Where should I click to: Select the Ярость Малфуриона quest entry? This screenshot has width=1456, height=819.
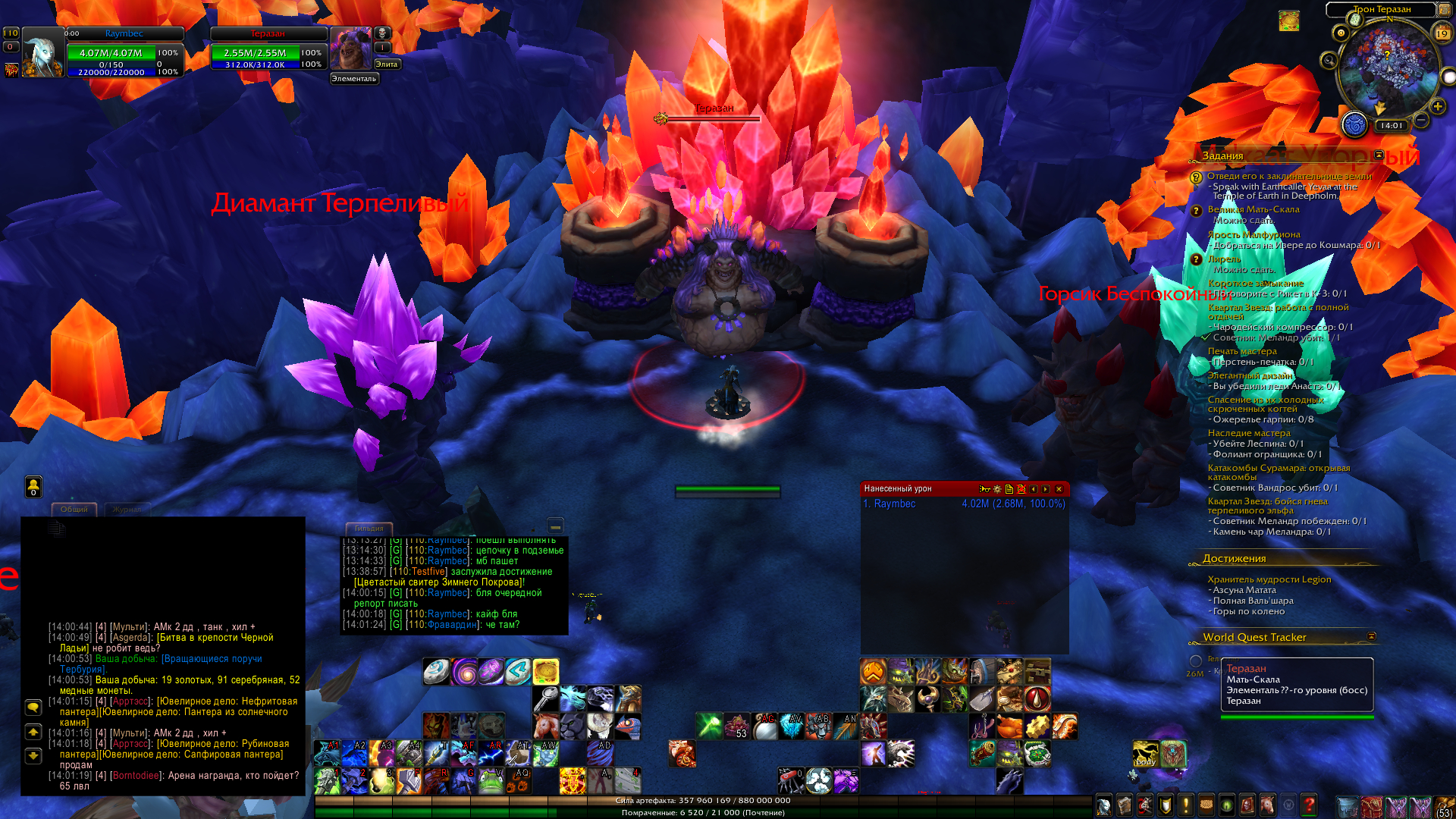pyautogui.click(x=1254, y=234)
